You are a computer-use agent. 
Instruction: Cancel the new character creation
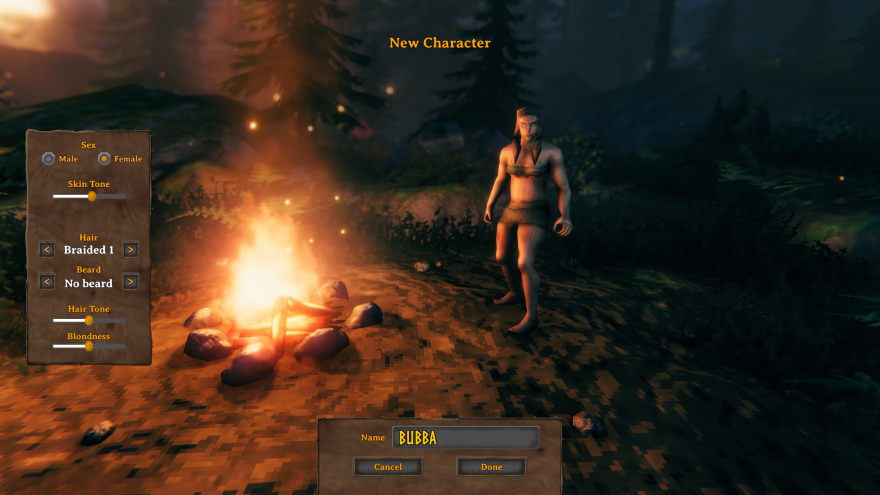[388, 467]
